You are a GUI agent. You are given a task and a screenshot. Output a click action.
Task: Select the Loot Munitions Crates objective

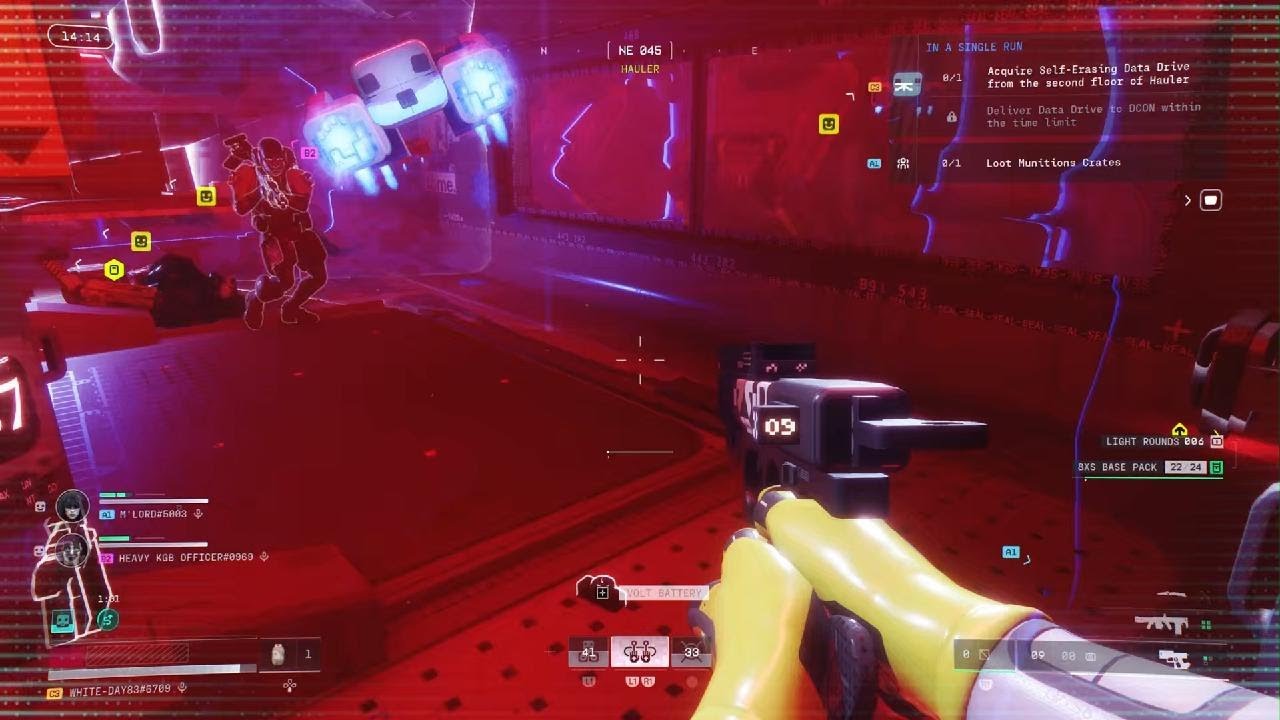pyautogui.click(x=1052, y=163)
